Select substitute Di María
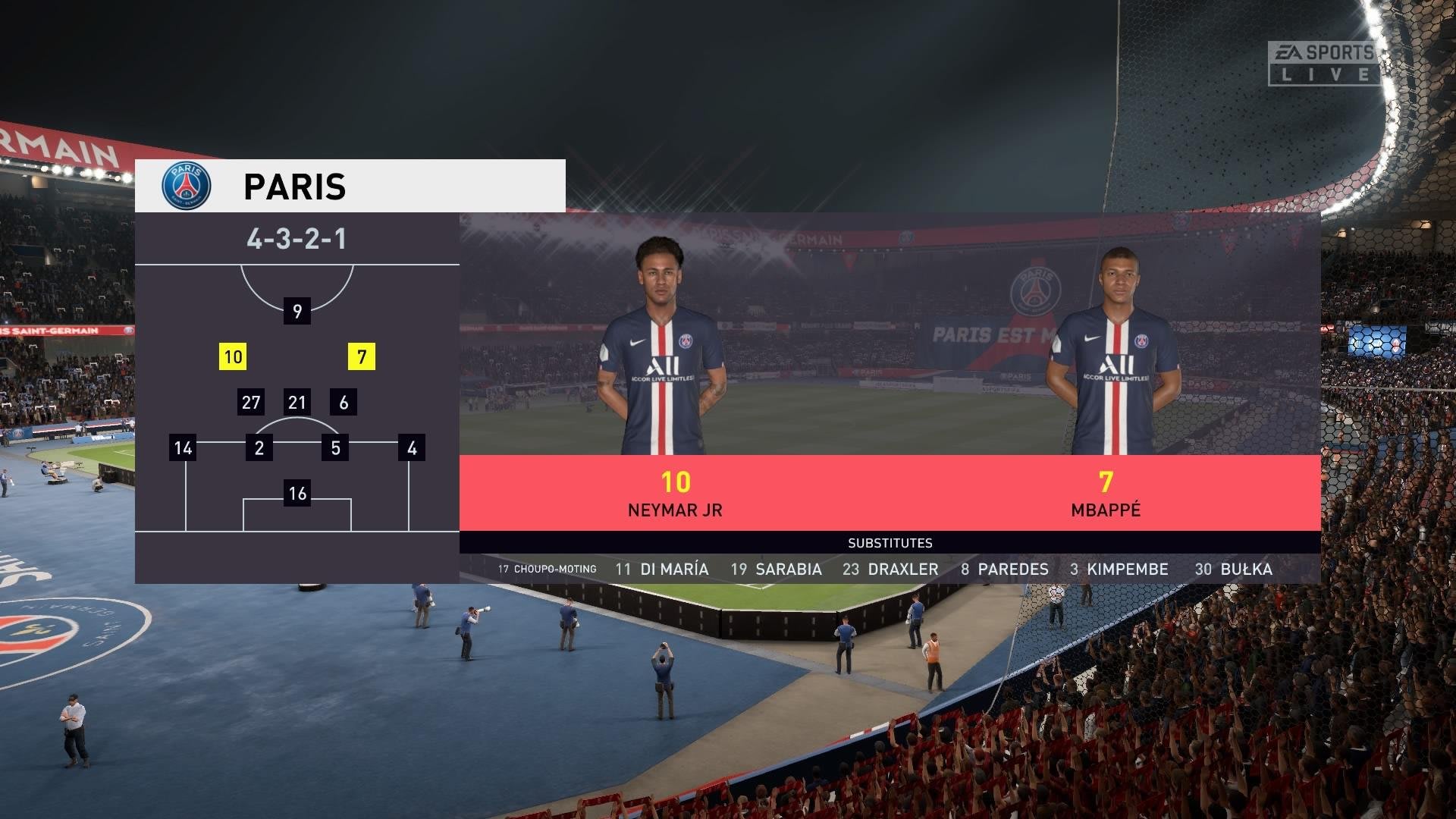This screenshot has width=1456, height=819. point(662,569)
